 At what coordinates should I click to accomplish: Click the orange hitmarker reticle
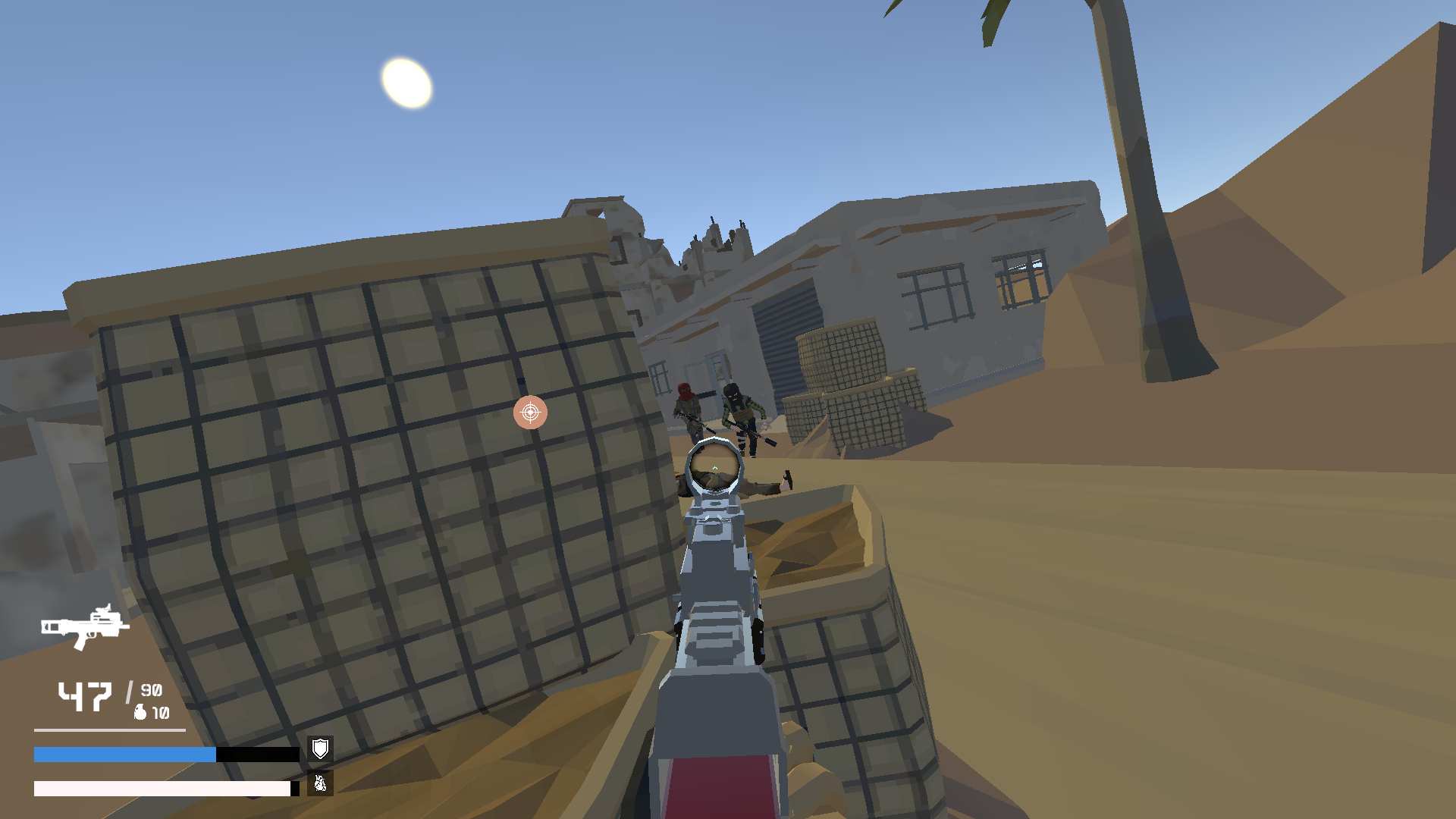click(529, 413)
